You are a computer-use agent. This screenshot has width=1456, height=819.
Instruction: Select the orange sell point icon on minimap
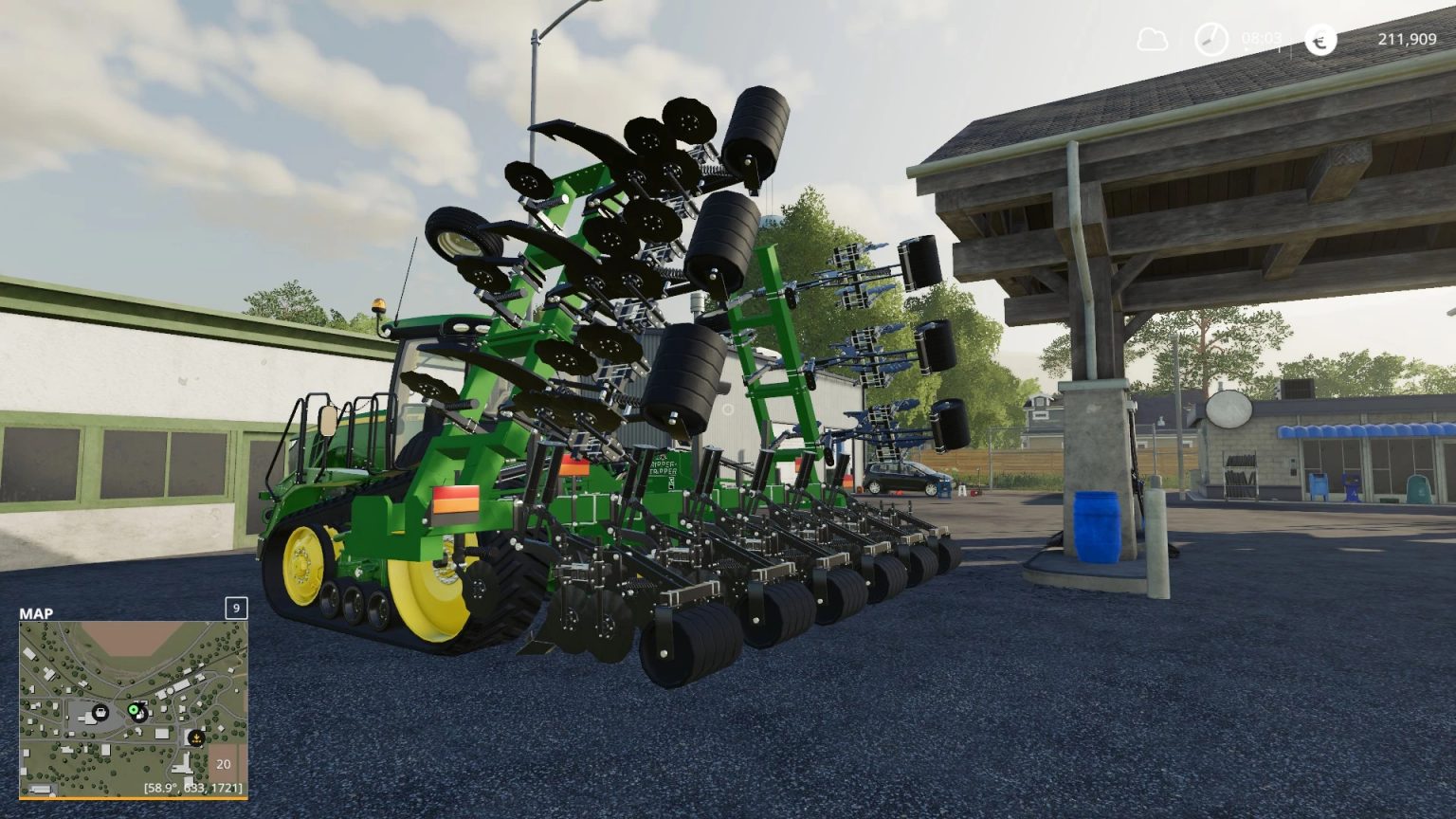(x=195, y=737)
